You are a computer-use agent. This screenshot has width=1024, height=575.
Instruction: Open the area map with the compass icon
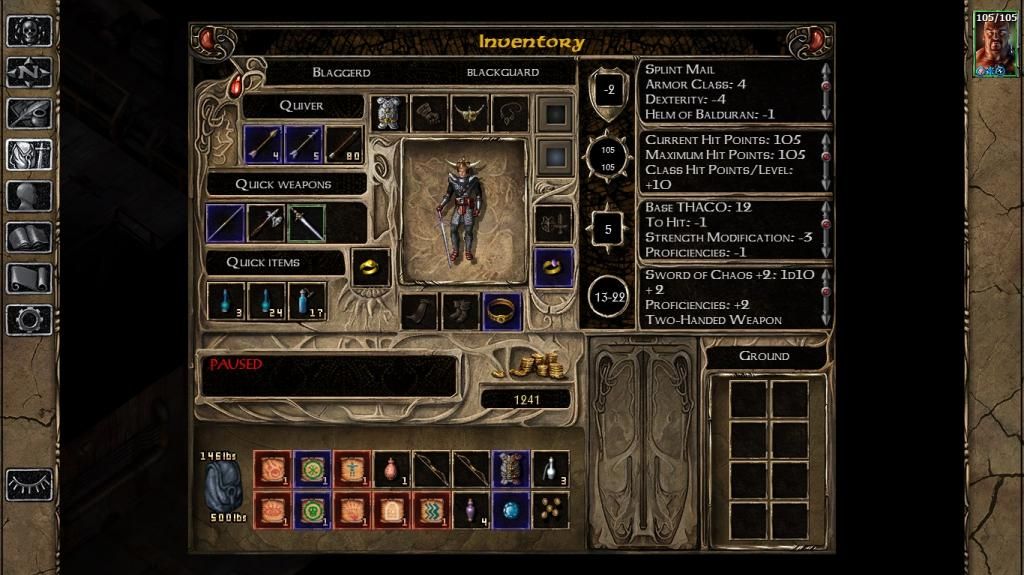[29, 71]
